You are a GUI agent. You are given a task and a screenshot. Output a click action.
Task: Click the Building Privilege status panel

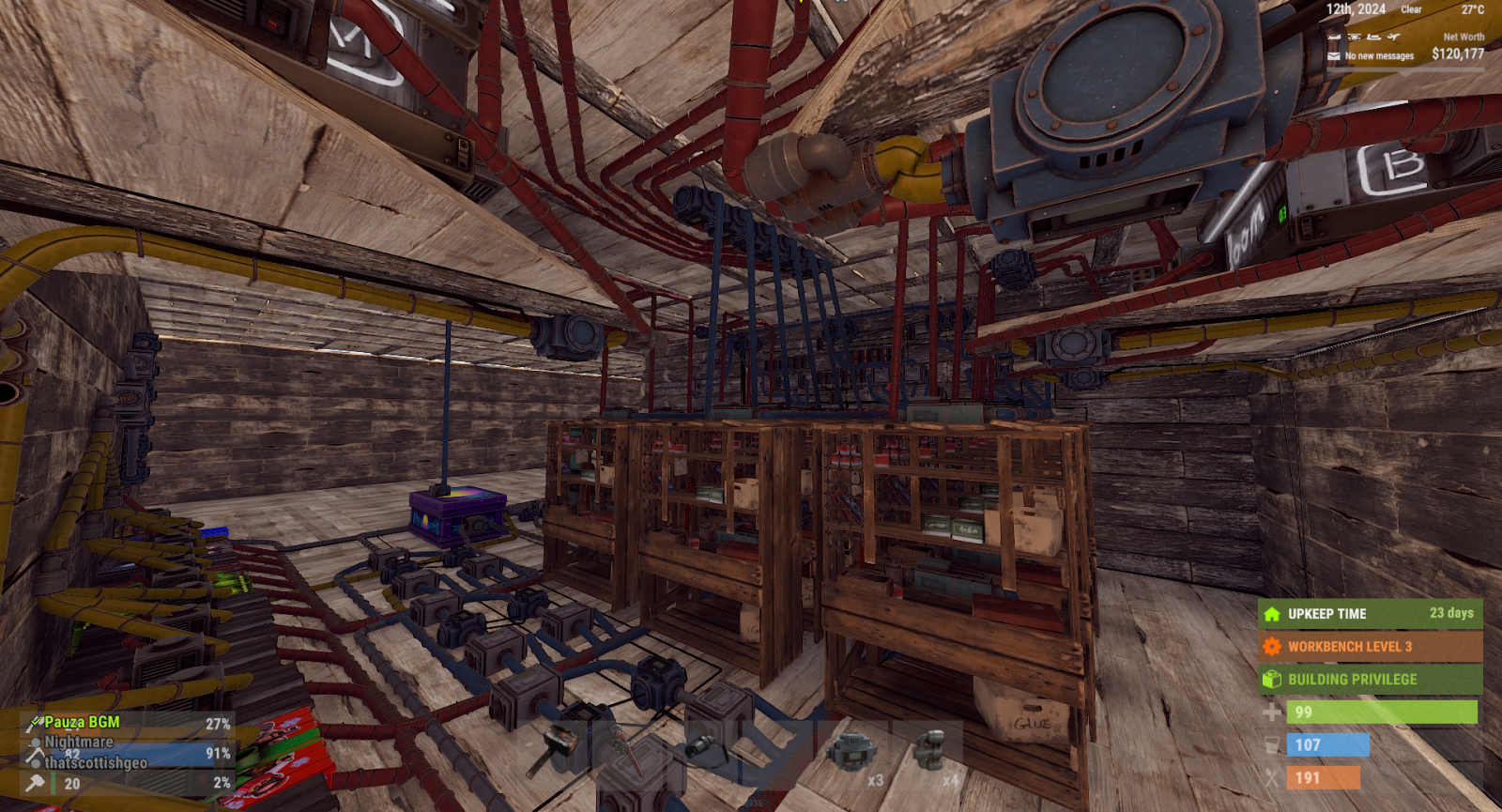(1370, 680)
